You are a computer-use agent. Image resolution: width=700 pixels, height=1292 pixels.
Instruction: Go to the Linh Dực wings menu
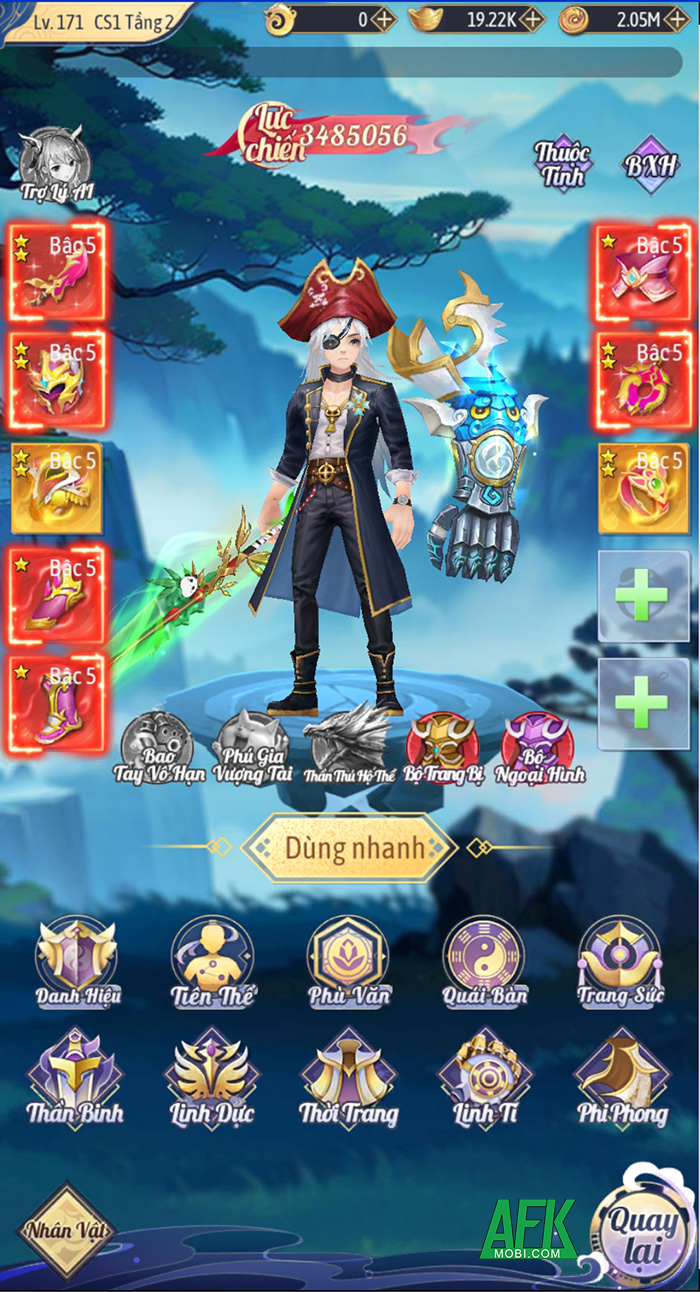click(x=212, y=1078)
